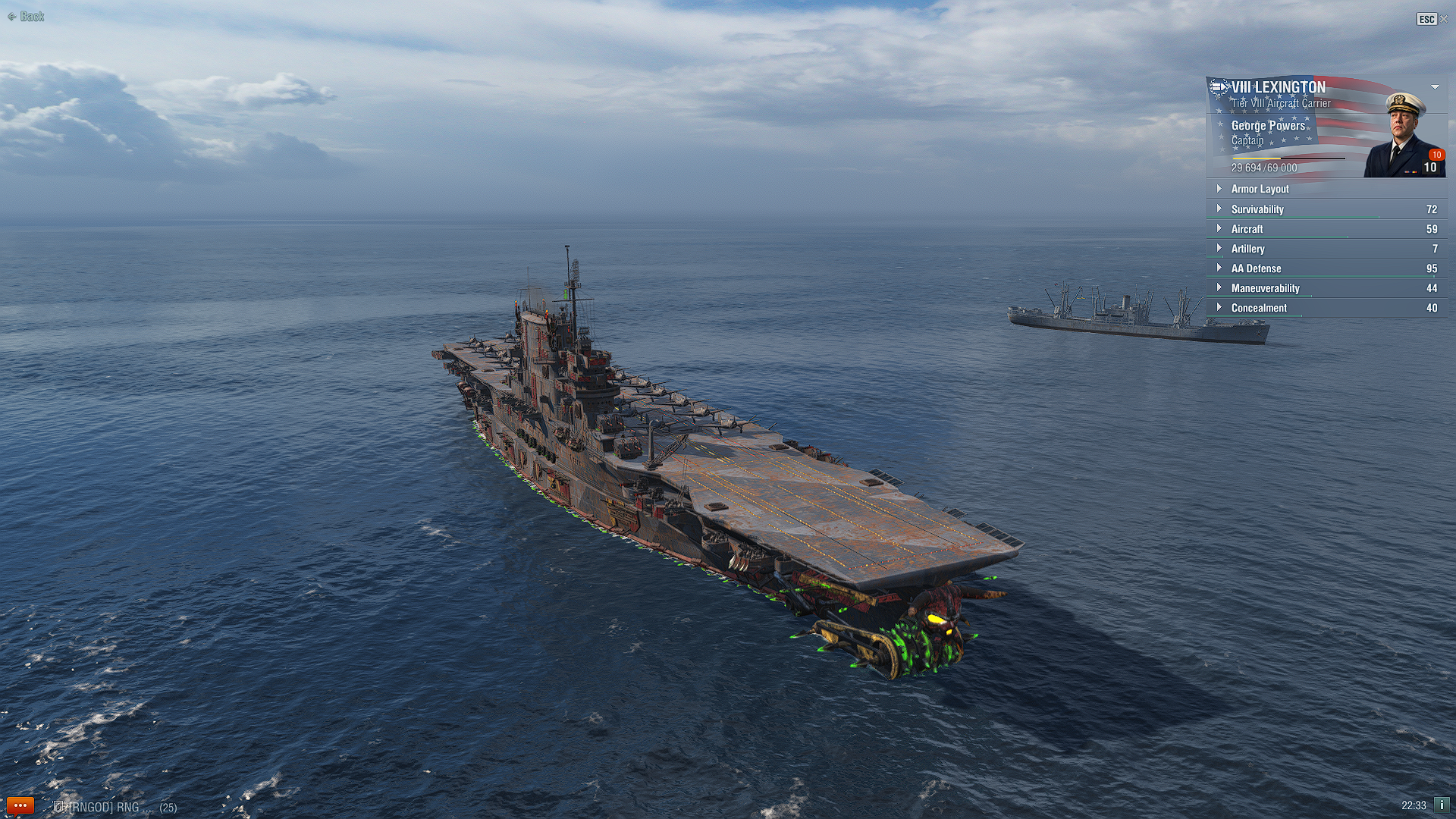The width and height of the screenshot is (1456, 819).
Task: Expand the Concealment section
Action: click(1259, 308)
